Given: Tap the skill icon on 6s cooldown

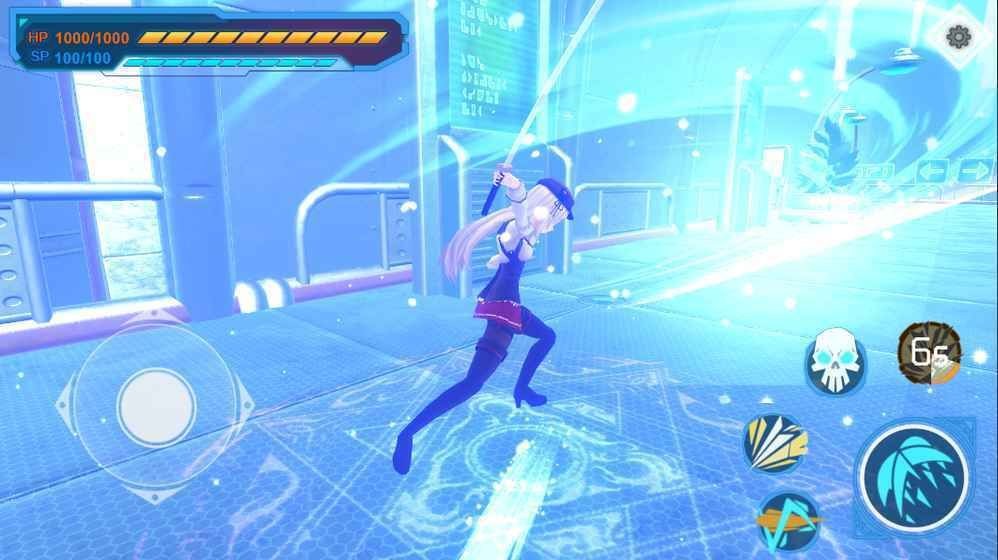Looking at the screenshot, I should click(x=928, y=352).
